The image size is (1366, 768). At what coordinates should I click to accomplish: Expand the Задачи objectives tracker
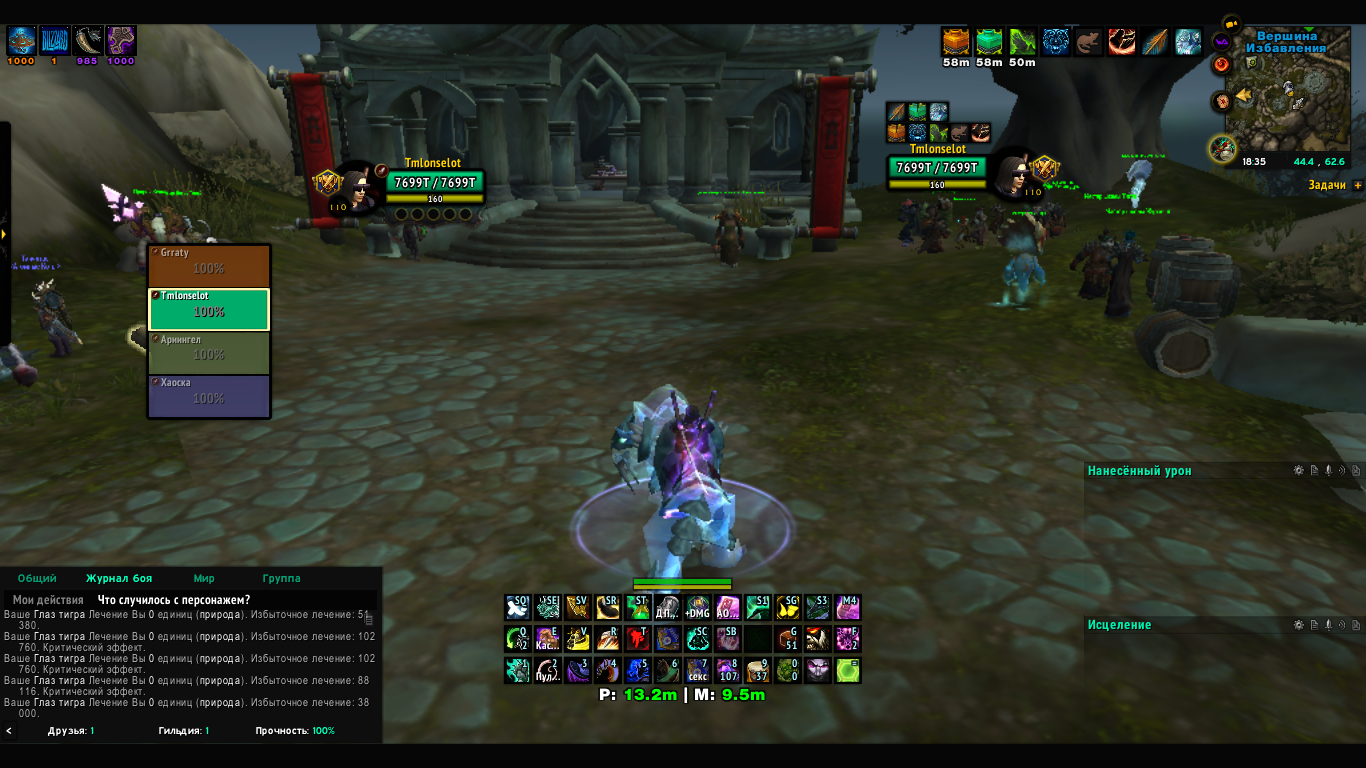1357,186
